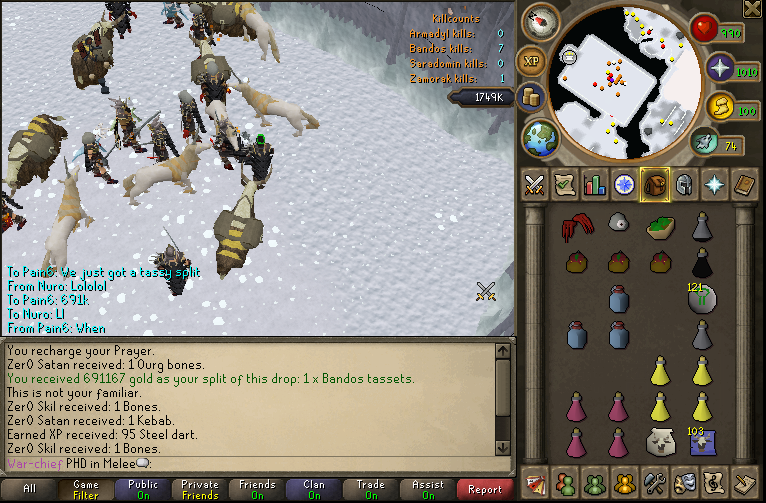Open the Prayer tab
The height and width of the screenshot is (503, 766).
coord(717,184)
